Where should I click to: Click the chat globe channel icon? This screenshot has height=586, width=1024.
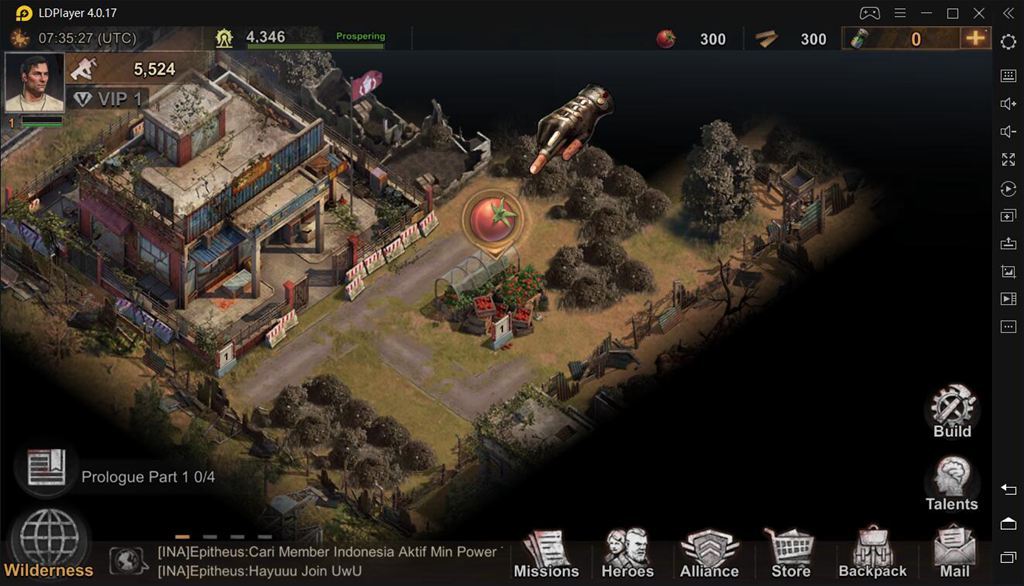coord(129,561)
